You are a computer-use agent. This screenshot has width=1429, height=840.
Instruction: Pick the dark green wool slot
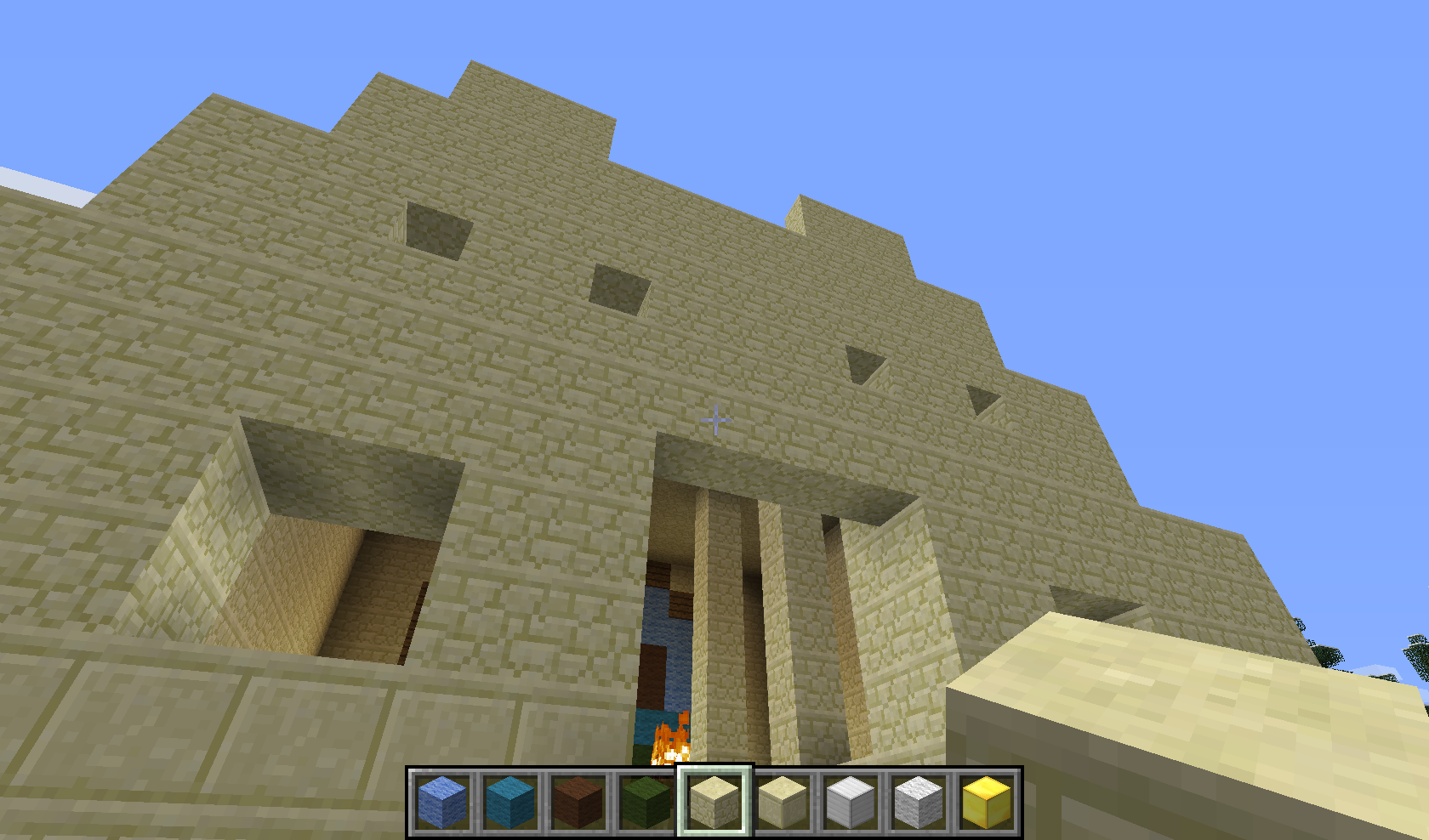click(x=646, y=802)
